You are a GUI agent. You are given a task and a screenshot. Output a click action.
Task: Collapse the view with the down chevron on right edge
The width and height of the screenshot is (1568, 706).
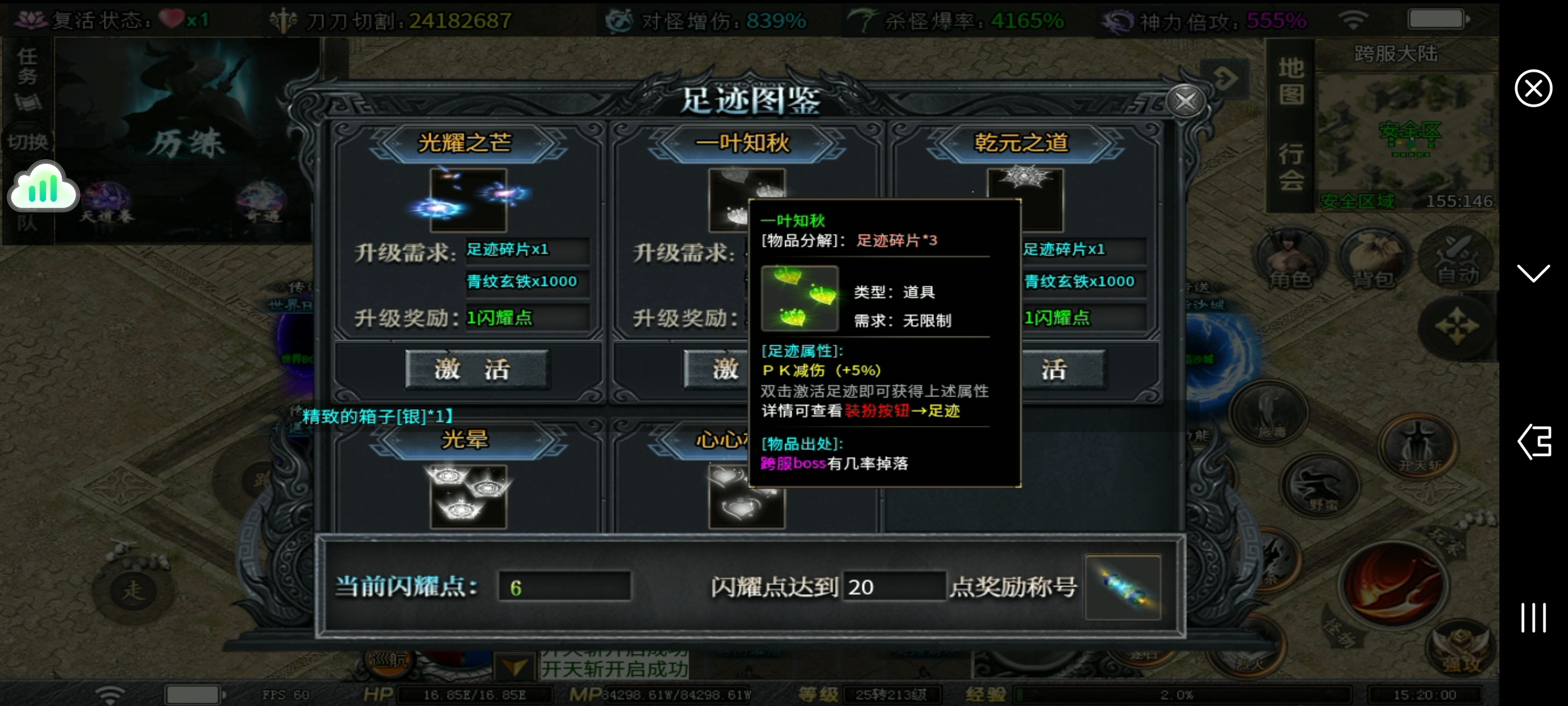click(1534, 274)
